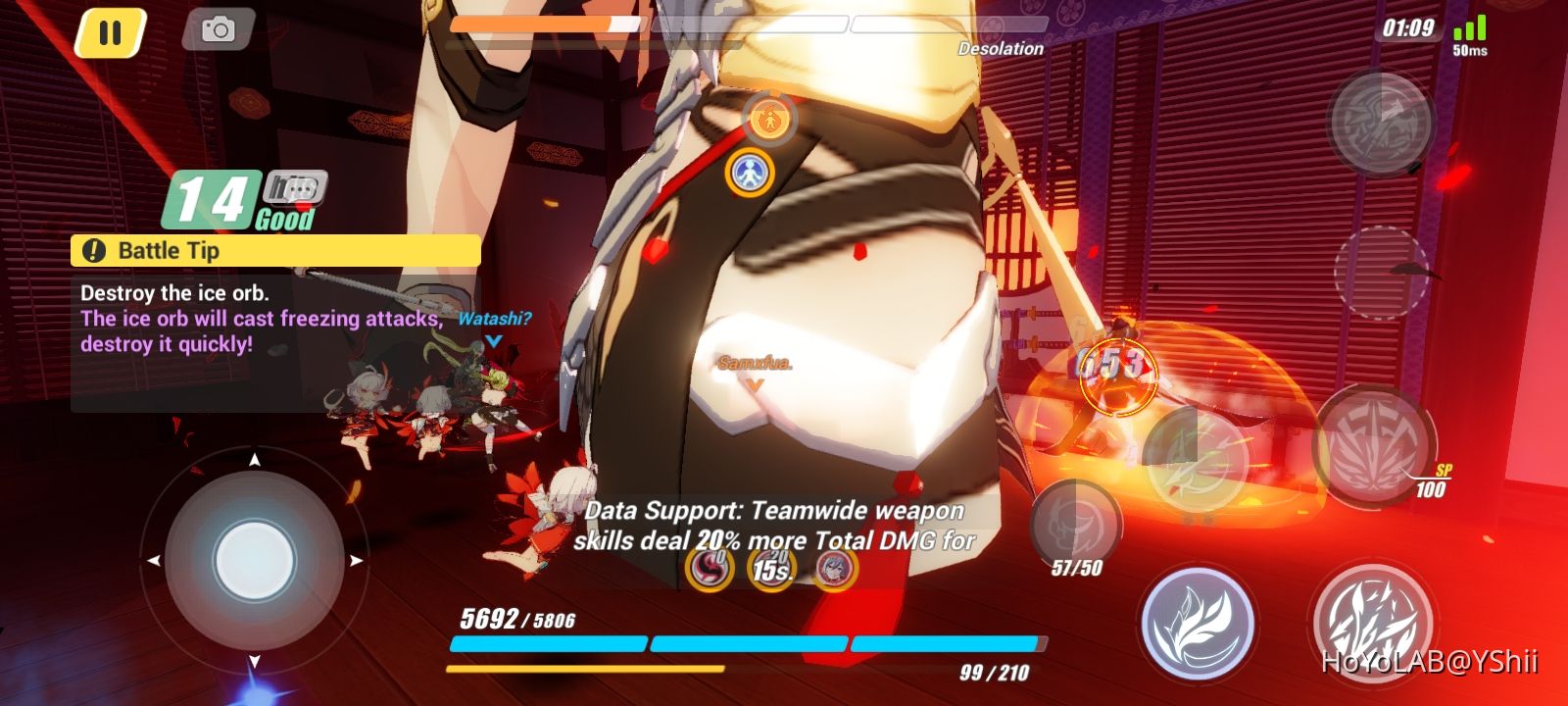1568x706 pixels.
Task: Tap the 15s weapon skill buff icon
Action: tap(774, 569)
